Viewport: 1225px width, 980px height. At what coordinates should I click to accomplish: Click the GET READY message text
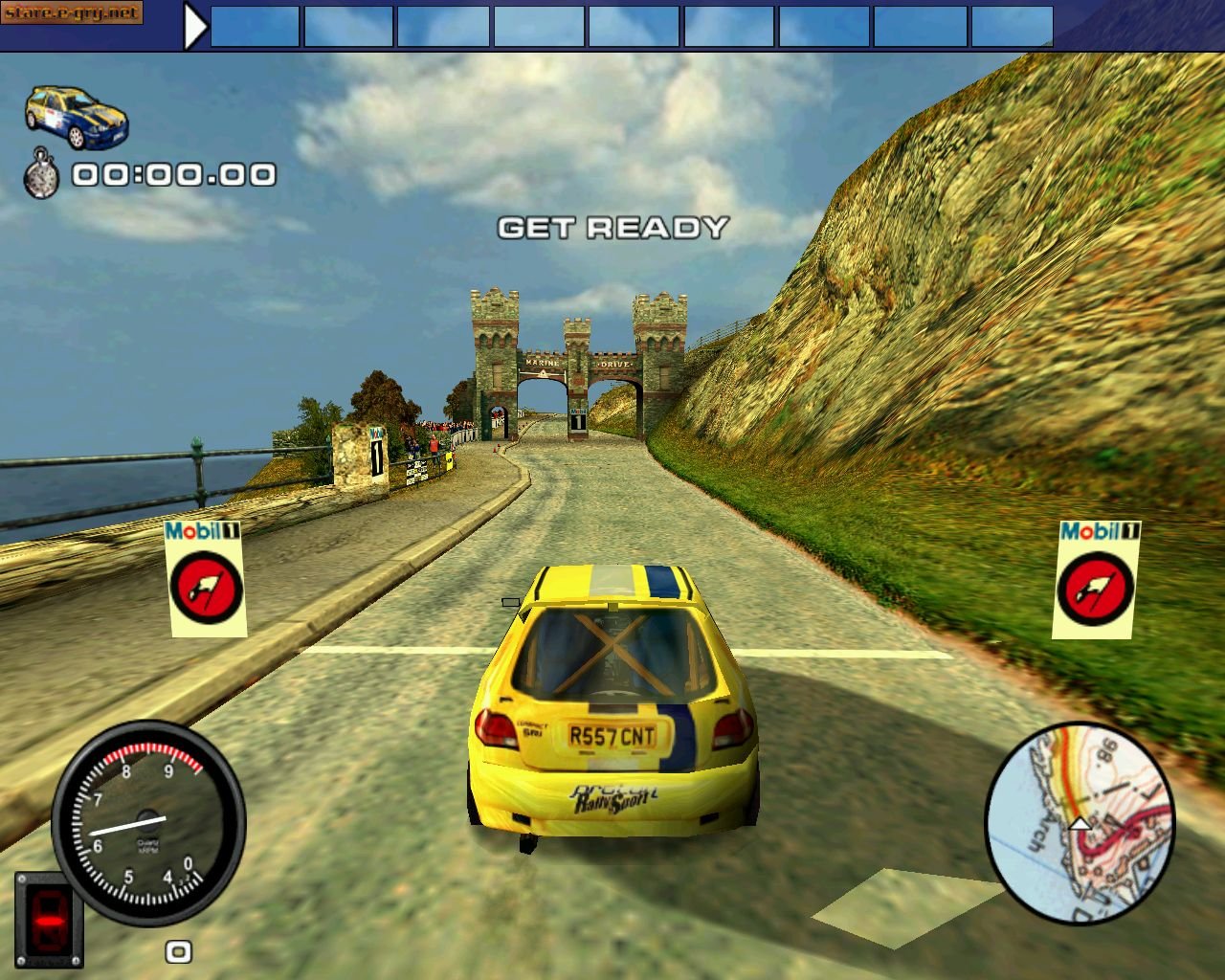[x=612, y=228]
